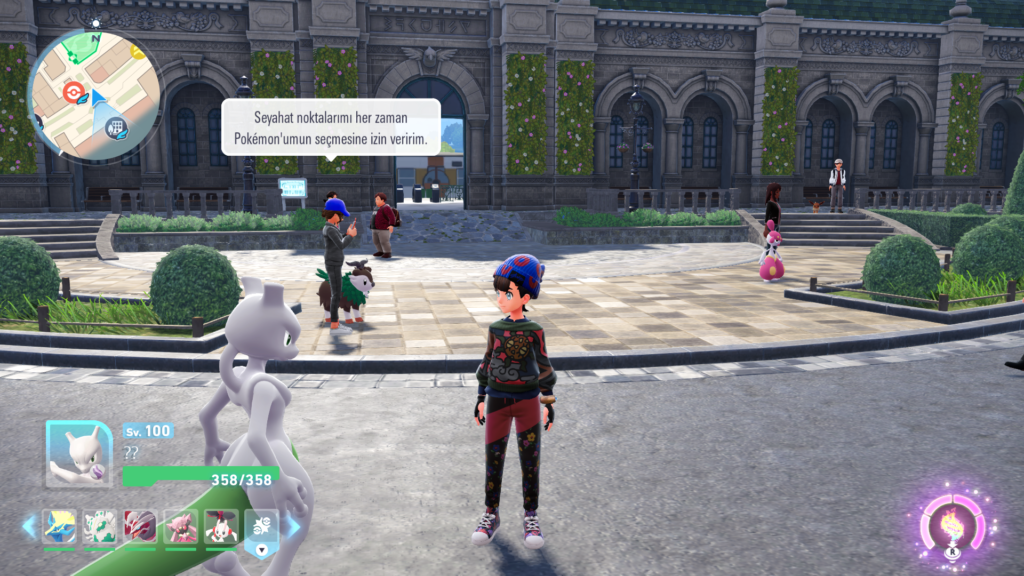Click the building marker on the minimap
Viewport: 1024px width, 576px height.
(x=117, y=127)
